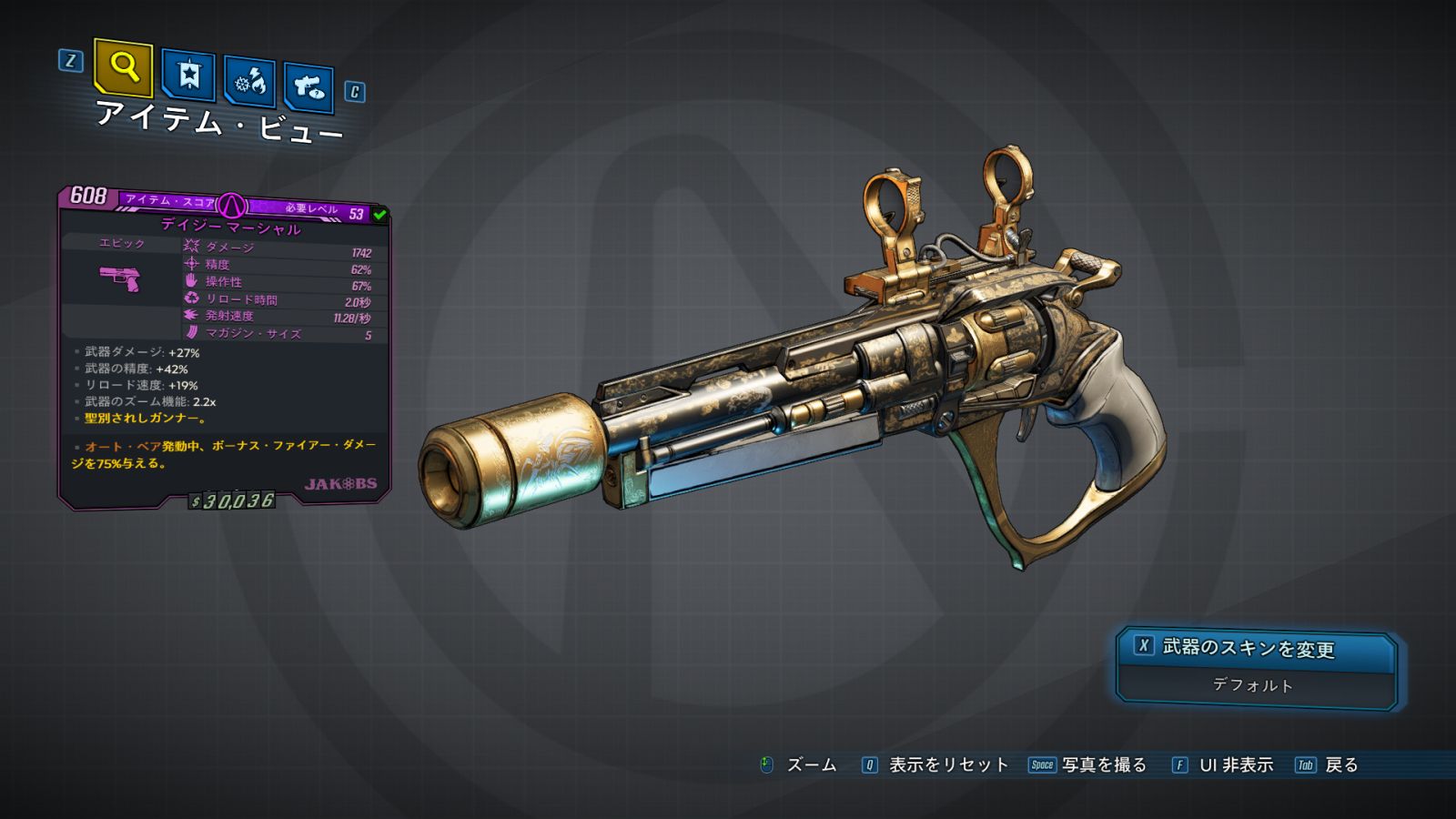Reset the view with 表示をリセット
The width and height of the screenshot is (1456, 819).
pos(935,765)
